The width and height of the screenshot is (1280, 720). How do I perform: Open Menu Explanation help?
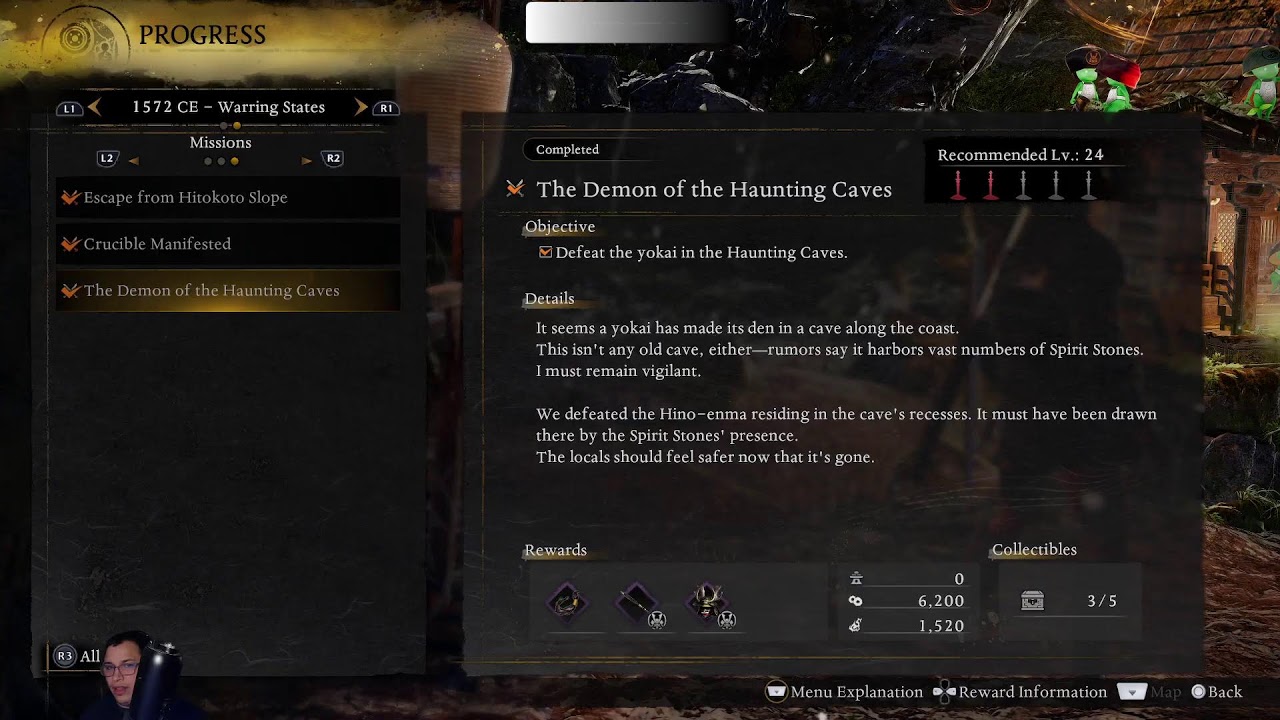(845, 692)
